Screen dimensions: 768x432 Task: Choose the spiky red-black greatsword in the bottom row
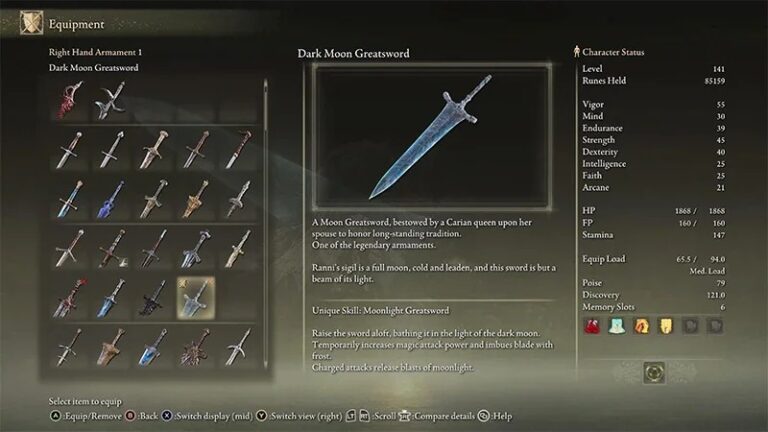click(x=196, y=347)
